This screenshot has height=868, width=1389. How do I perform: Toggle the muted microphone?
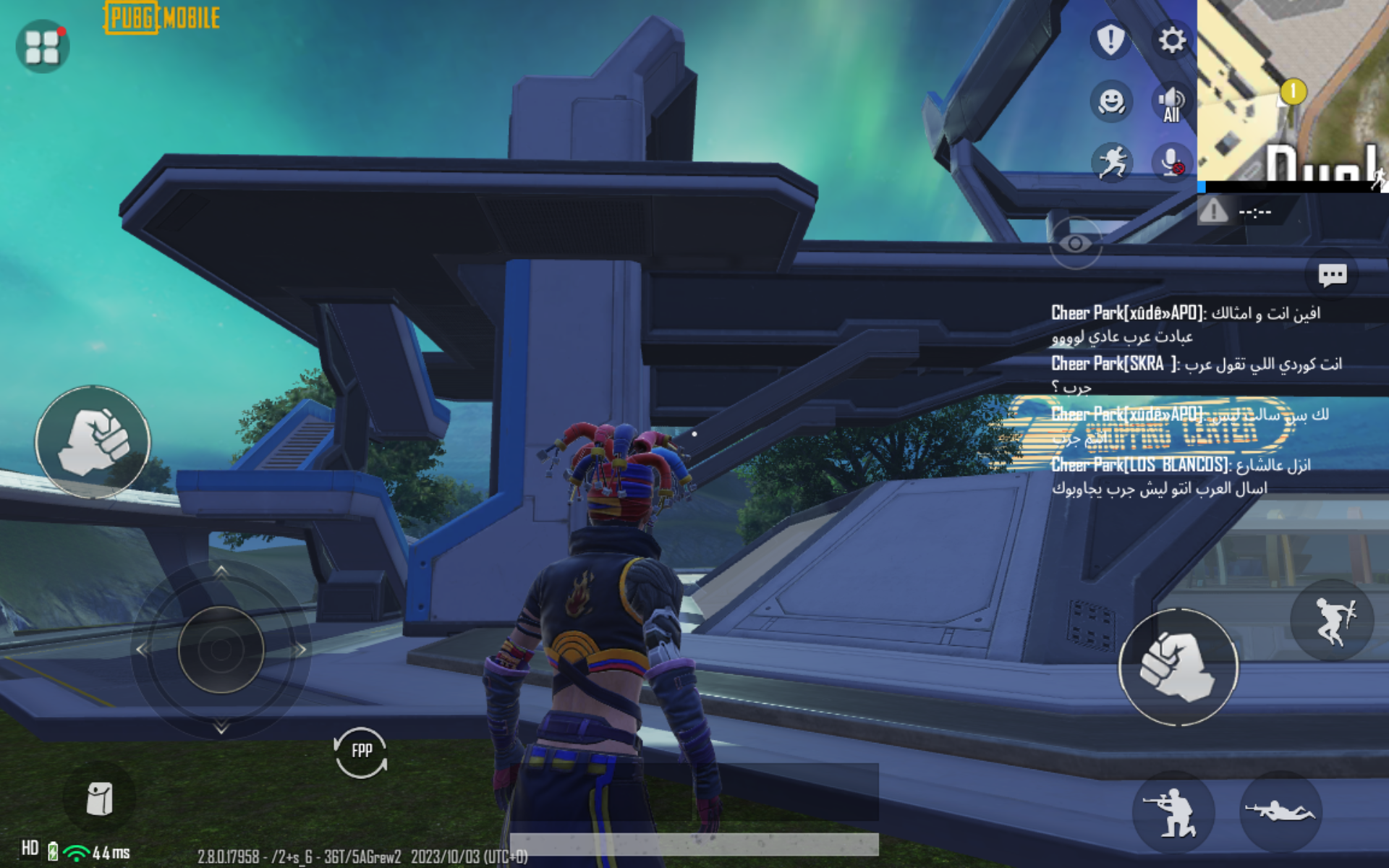click(1171, 162)
